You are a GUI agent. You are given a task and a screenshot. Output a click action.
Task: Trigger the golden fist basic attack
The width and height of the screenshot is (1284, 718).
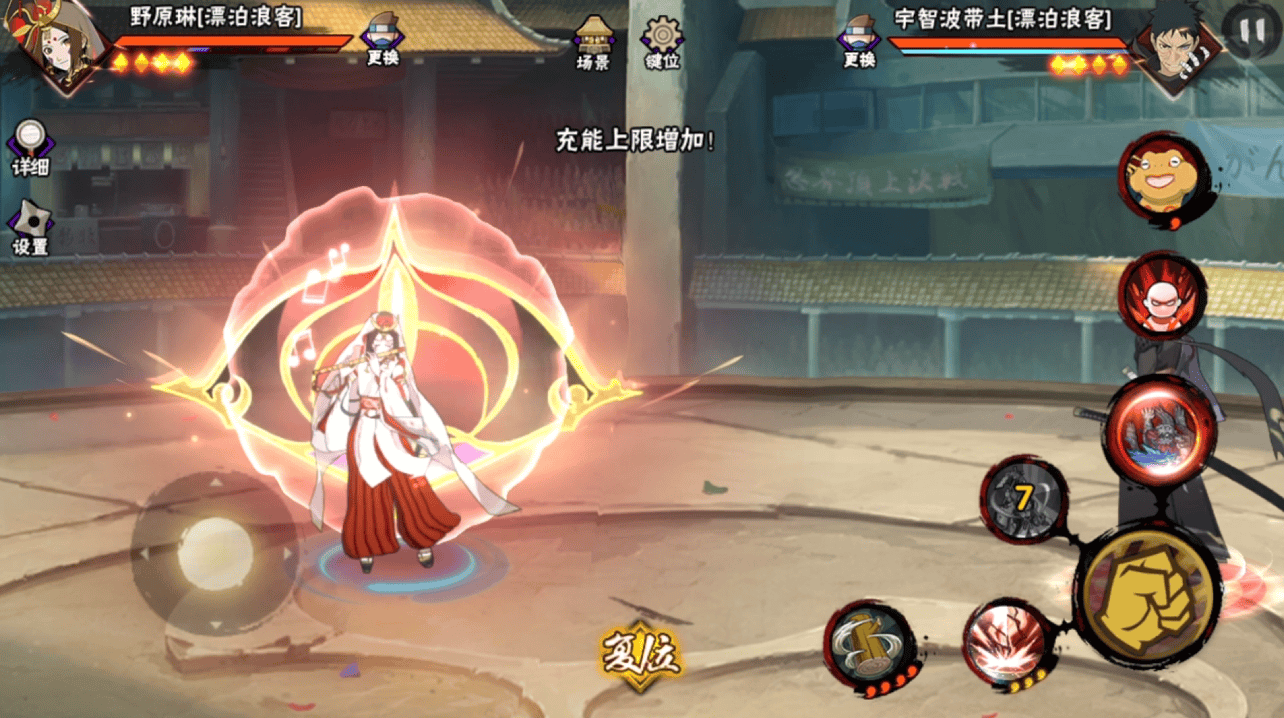1146,594
